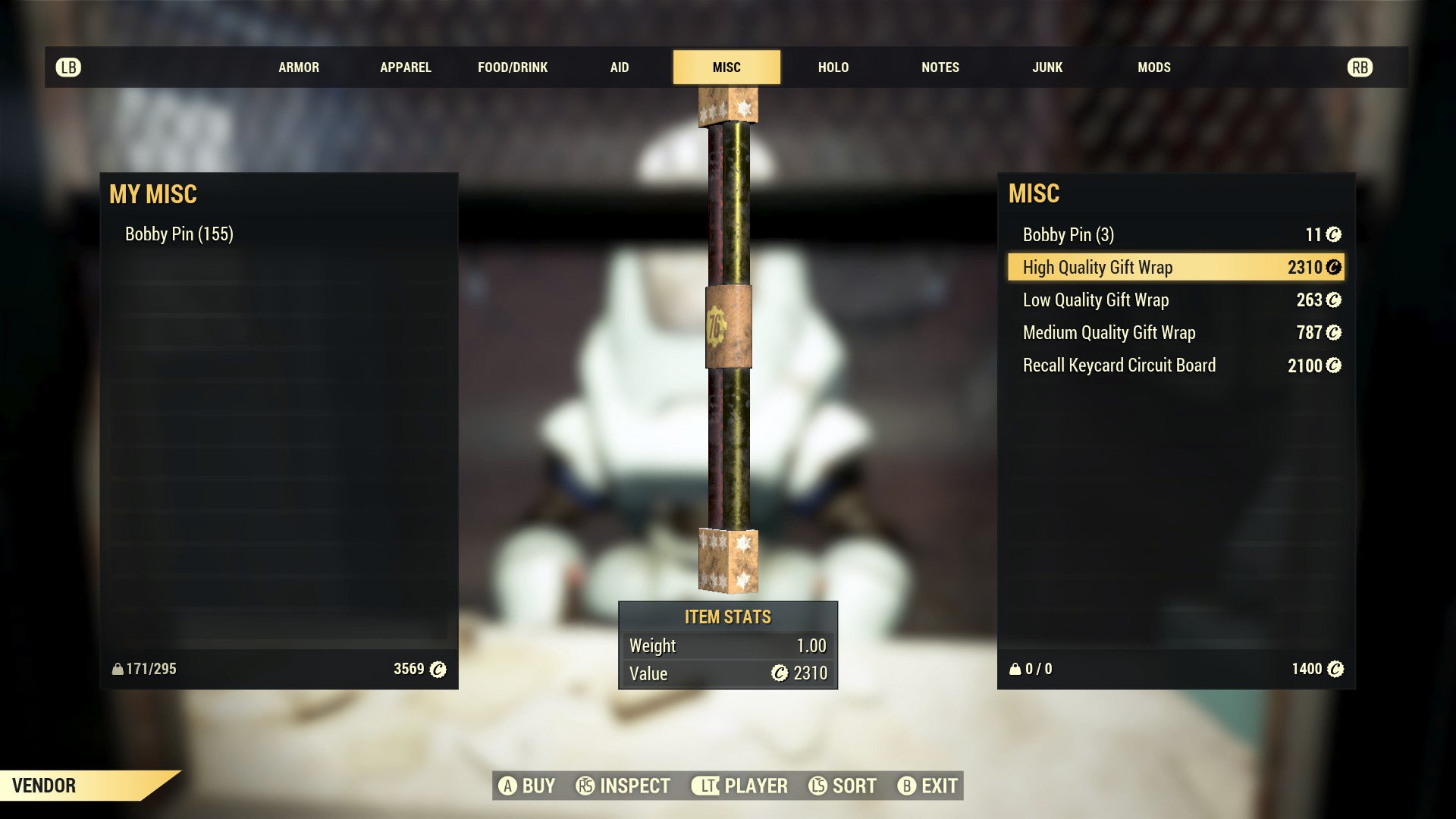Viewport: 1456px width, 819px height.
Task: Click the RB shoulder button icon
Action: (1360, 67)
